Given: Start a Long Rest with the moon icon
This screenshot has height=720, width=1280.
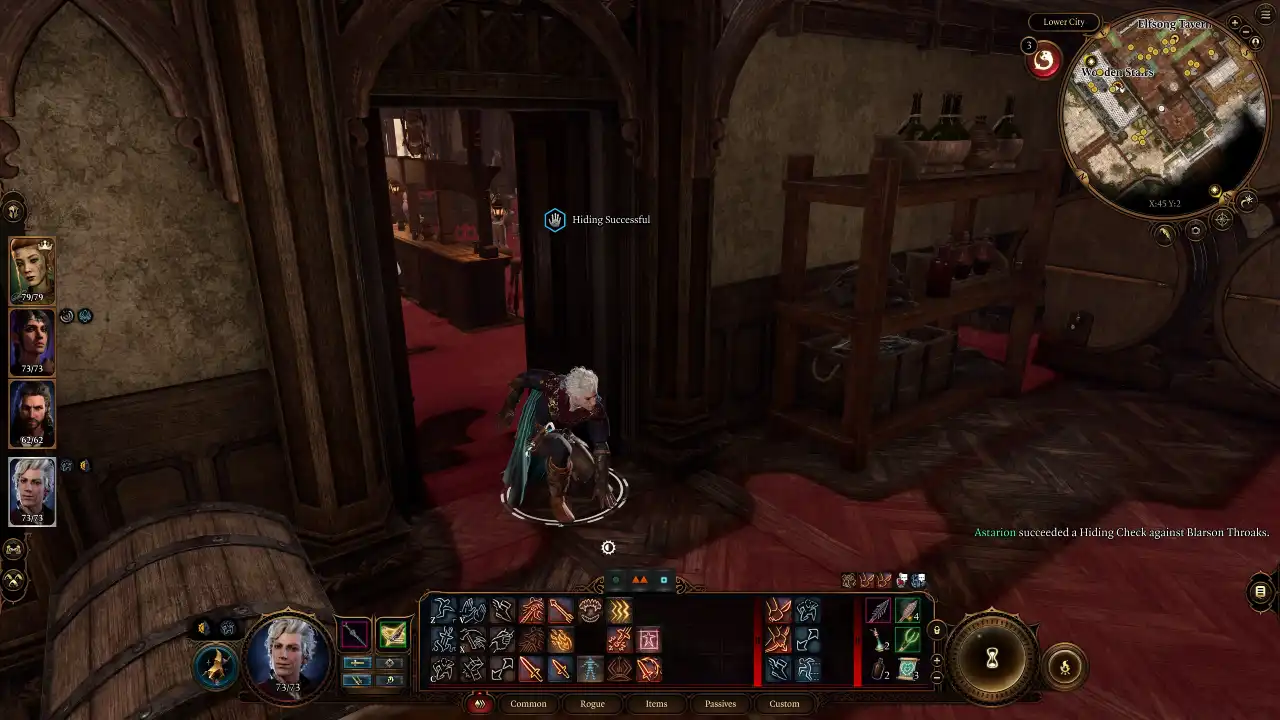Looking at the screenshot, I should [1246, 200].
